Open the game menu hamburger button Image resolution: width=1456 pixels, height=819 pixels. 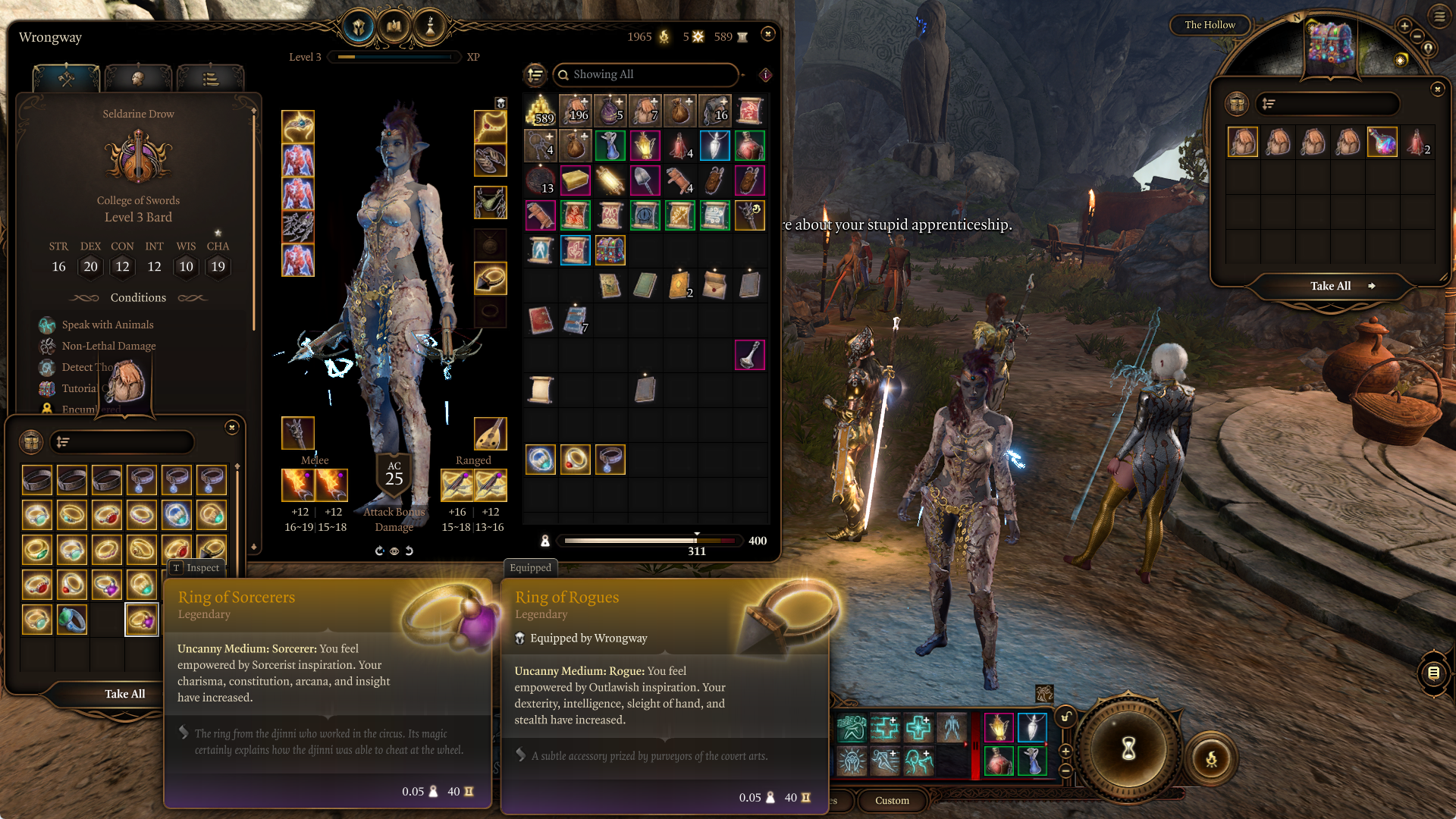[x=1439, y=17]
